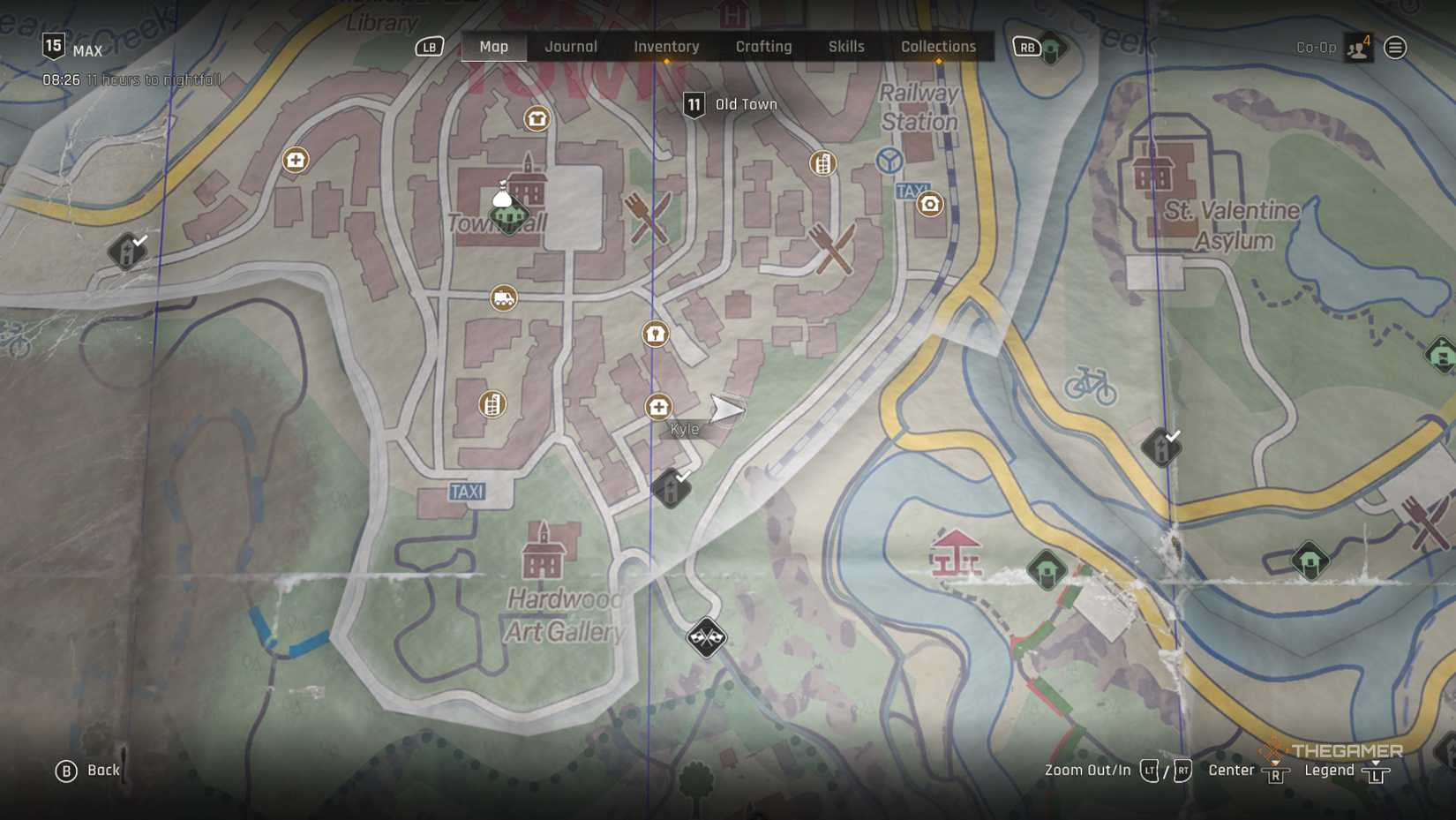This screenshot has height=820, width=1456.
Task: Show the Skills tab
Action: pos(845,47)
